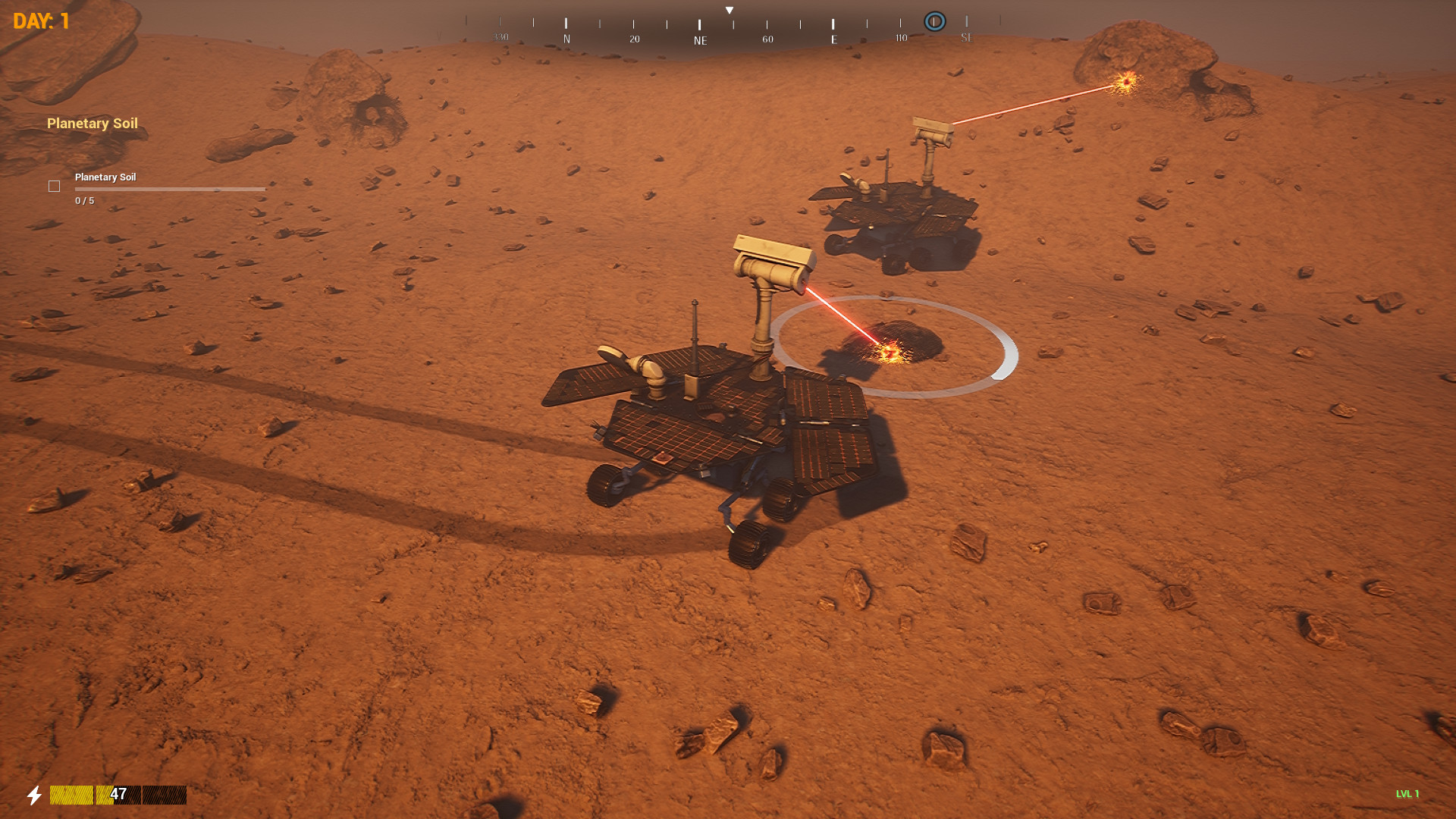Image resolution: width=1456 pixels, height=819 pixels.
Task: Open the Planetary Soil mission title
Action: [x=92, y=123]
